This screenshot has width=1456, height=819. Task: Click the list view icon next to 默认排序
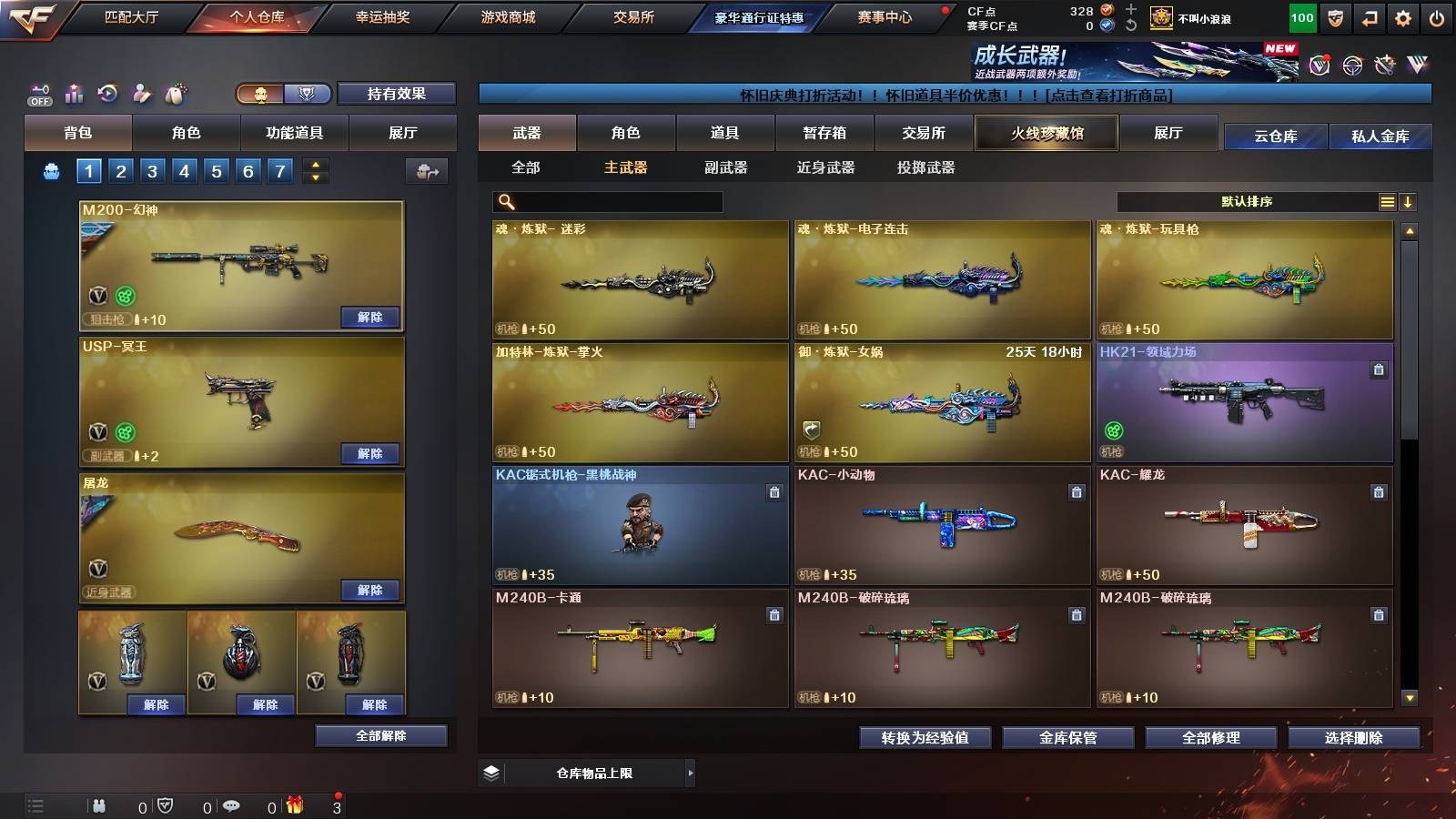[x=1387, y=201]
